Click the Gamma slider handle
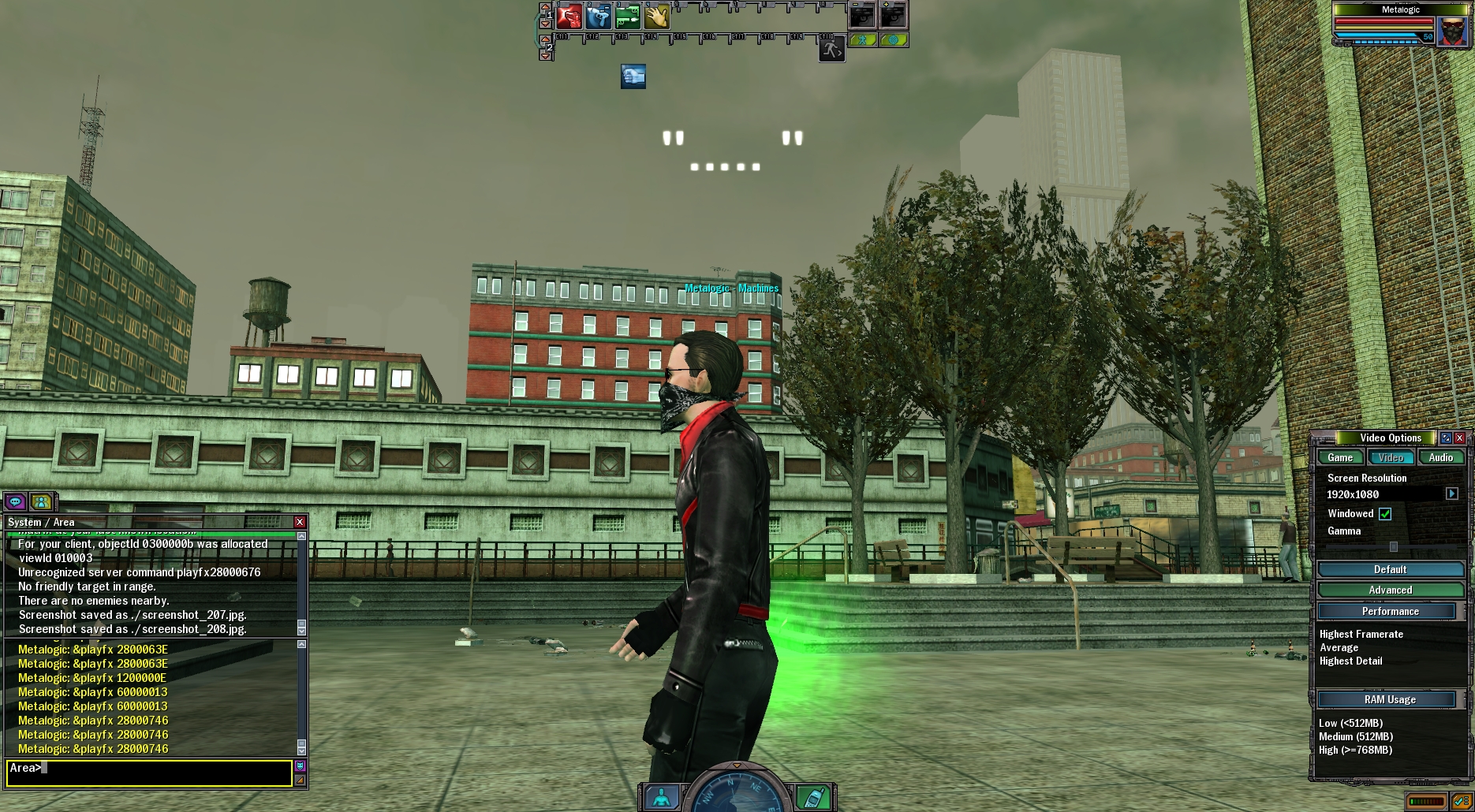The width and height of the screenshot is (1475, 812). [1394, 546]
